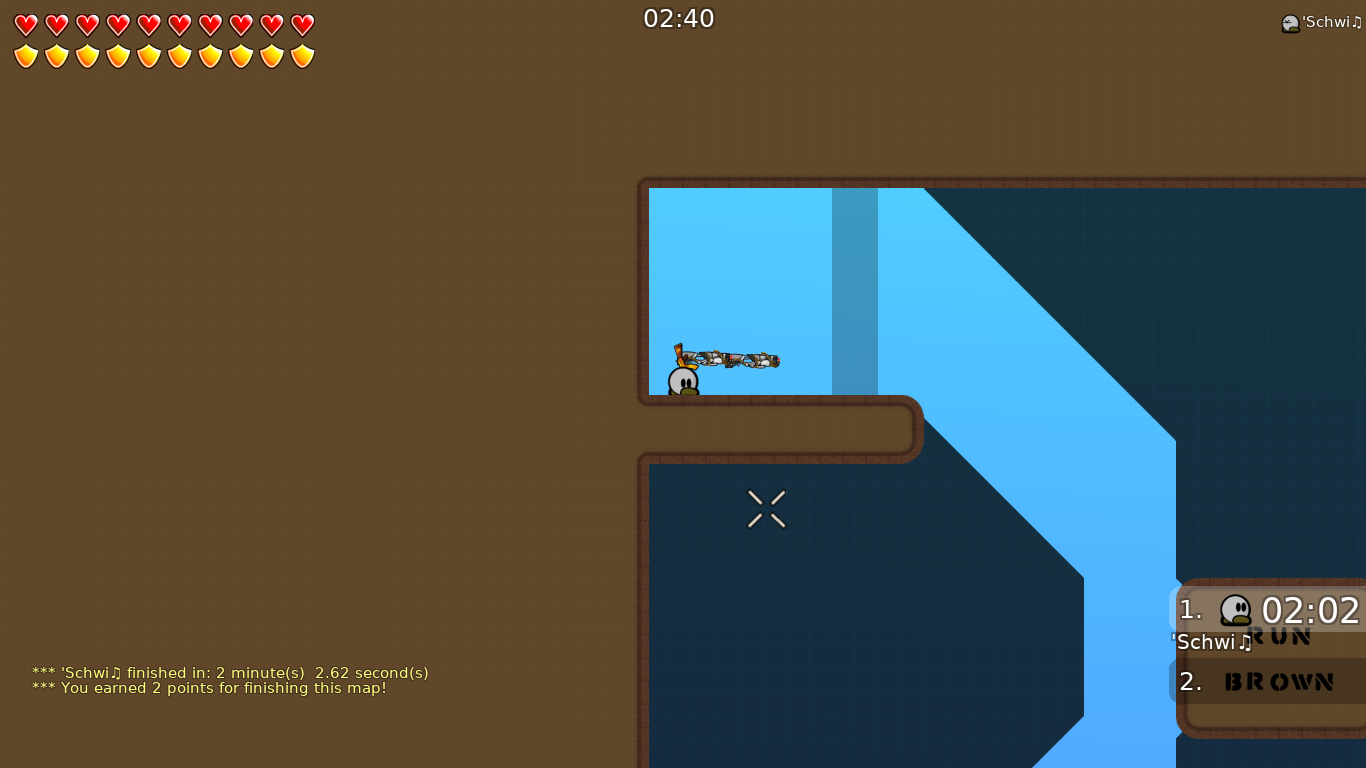The width and height of the screenshot is (1366, 768).
Task: Select the BROWN entry ranked second
Action: tap(1278, 681)
